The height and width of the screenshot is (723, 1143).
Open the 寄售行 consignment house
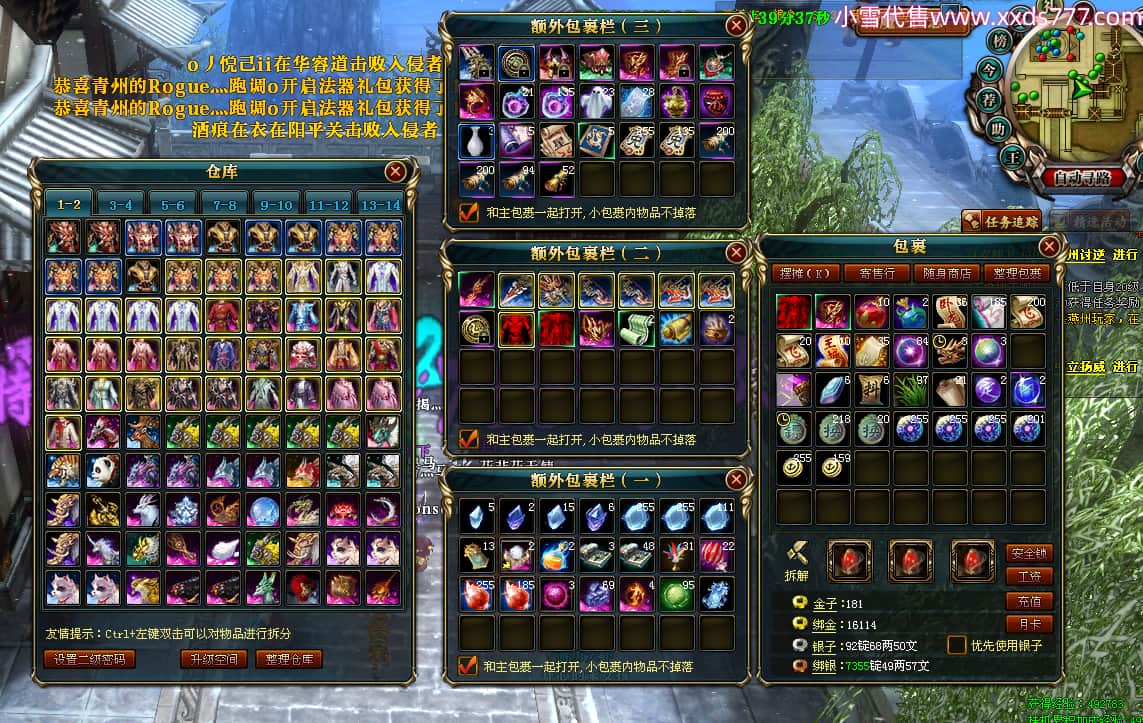876,273
